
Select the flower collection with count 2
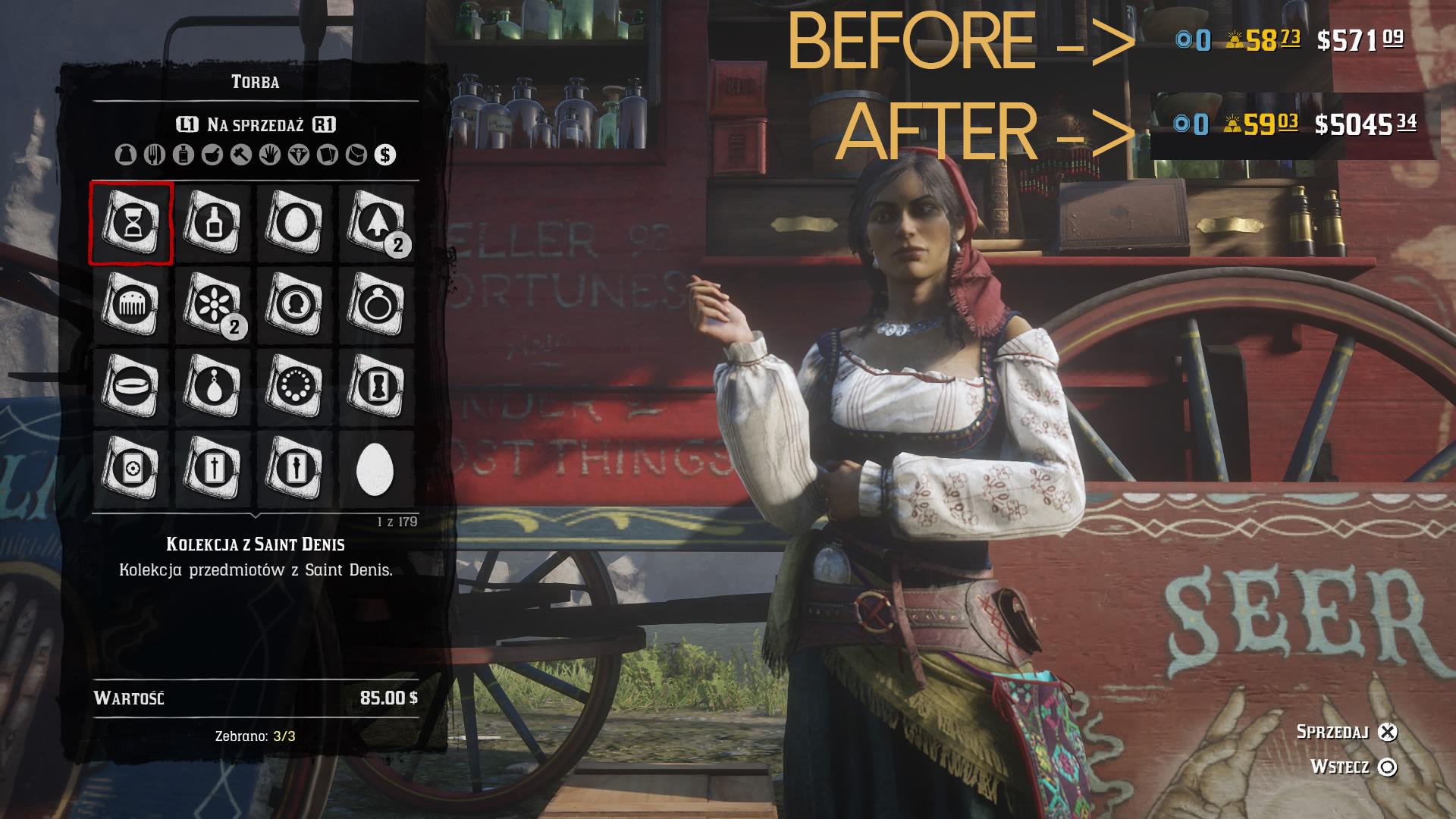point(213,305)
